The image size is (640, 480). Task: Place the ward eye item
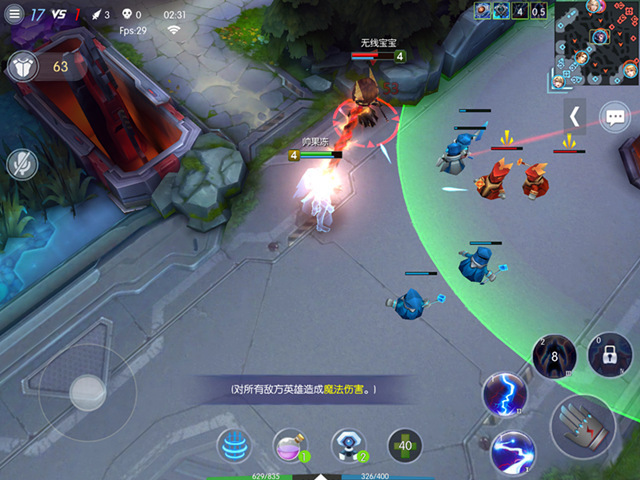pyautogui.click(x=348, y=446)
